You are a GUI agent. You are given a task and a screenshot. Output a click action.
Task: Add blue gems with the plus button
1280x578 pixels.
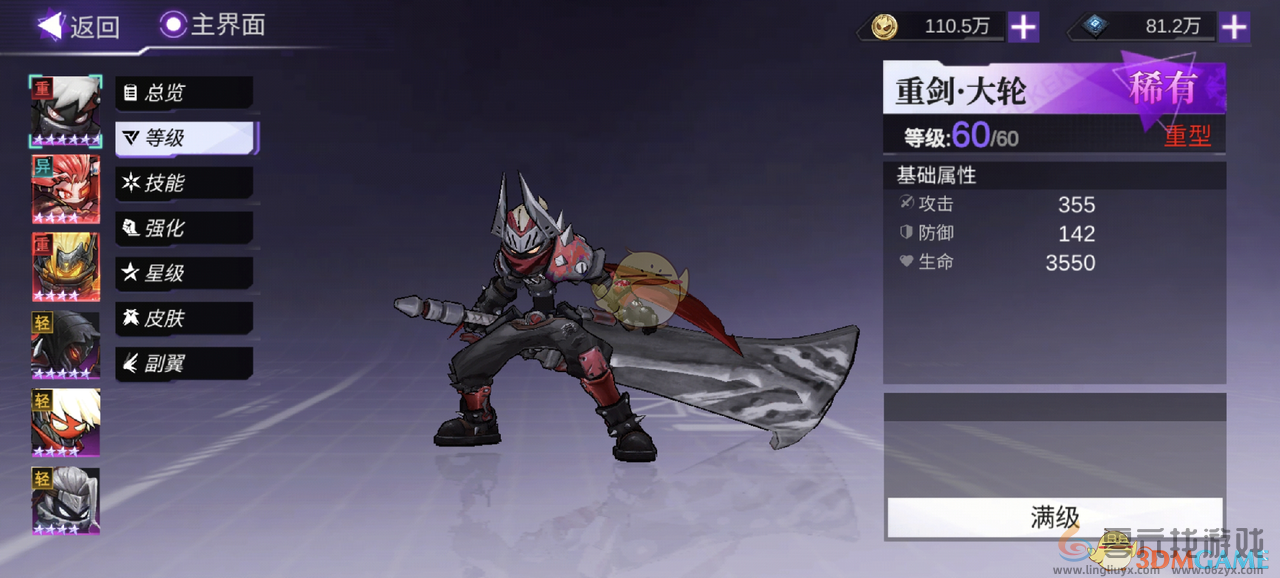pos(1235,27)
